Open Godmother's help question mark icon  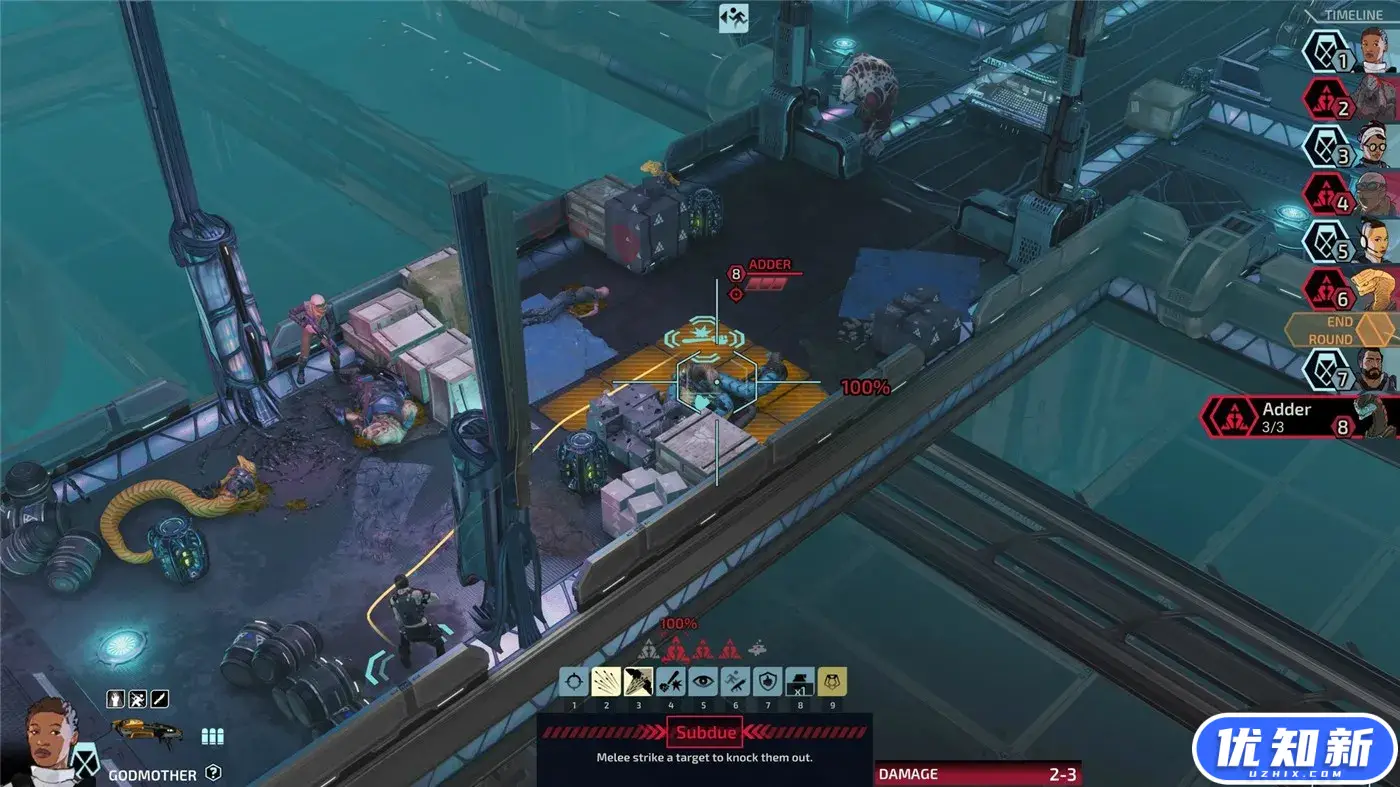(213, 772)
